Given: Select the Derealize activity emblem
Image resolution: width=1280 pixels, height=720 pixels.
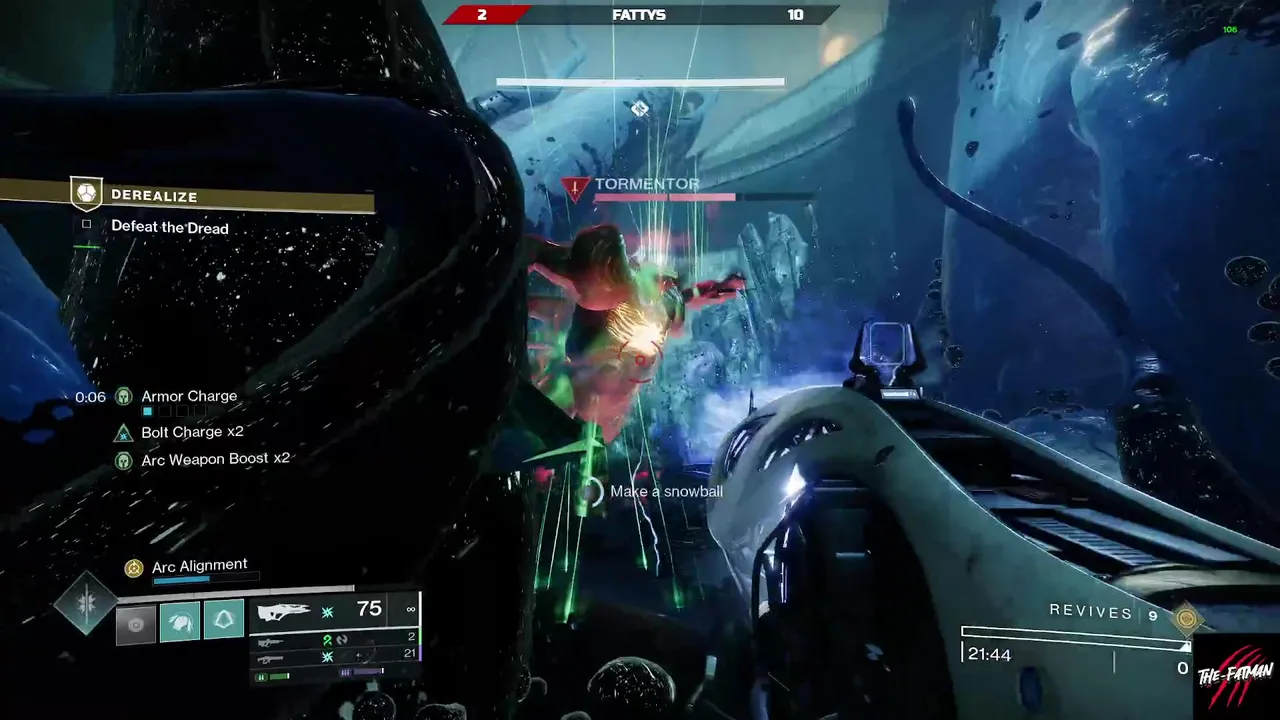Looking at the screenshot, I should pos(85,194).
